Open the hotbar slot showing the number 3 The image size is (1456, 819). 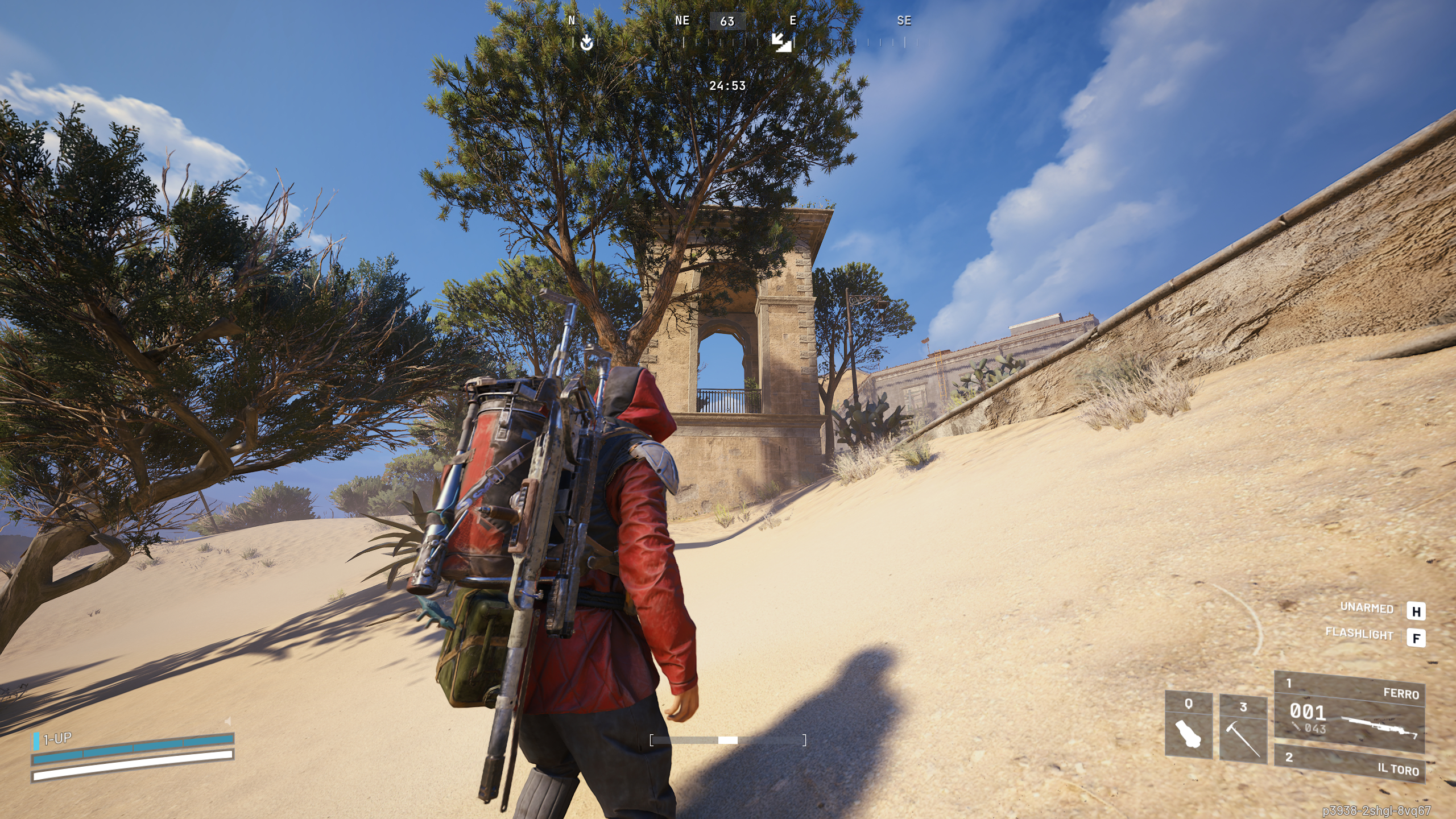point(1244,705)
